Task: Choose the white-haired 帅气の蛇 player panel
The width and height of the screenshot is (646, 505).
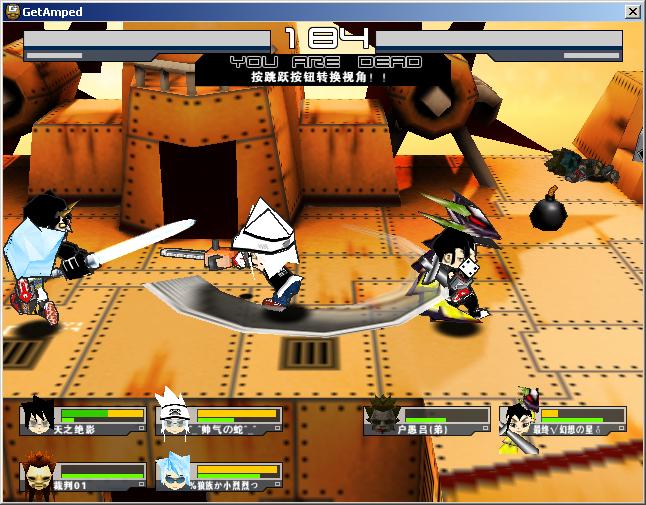Action: [x=219, y=418]
